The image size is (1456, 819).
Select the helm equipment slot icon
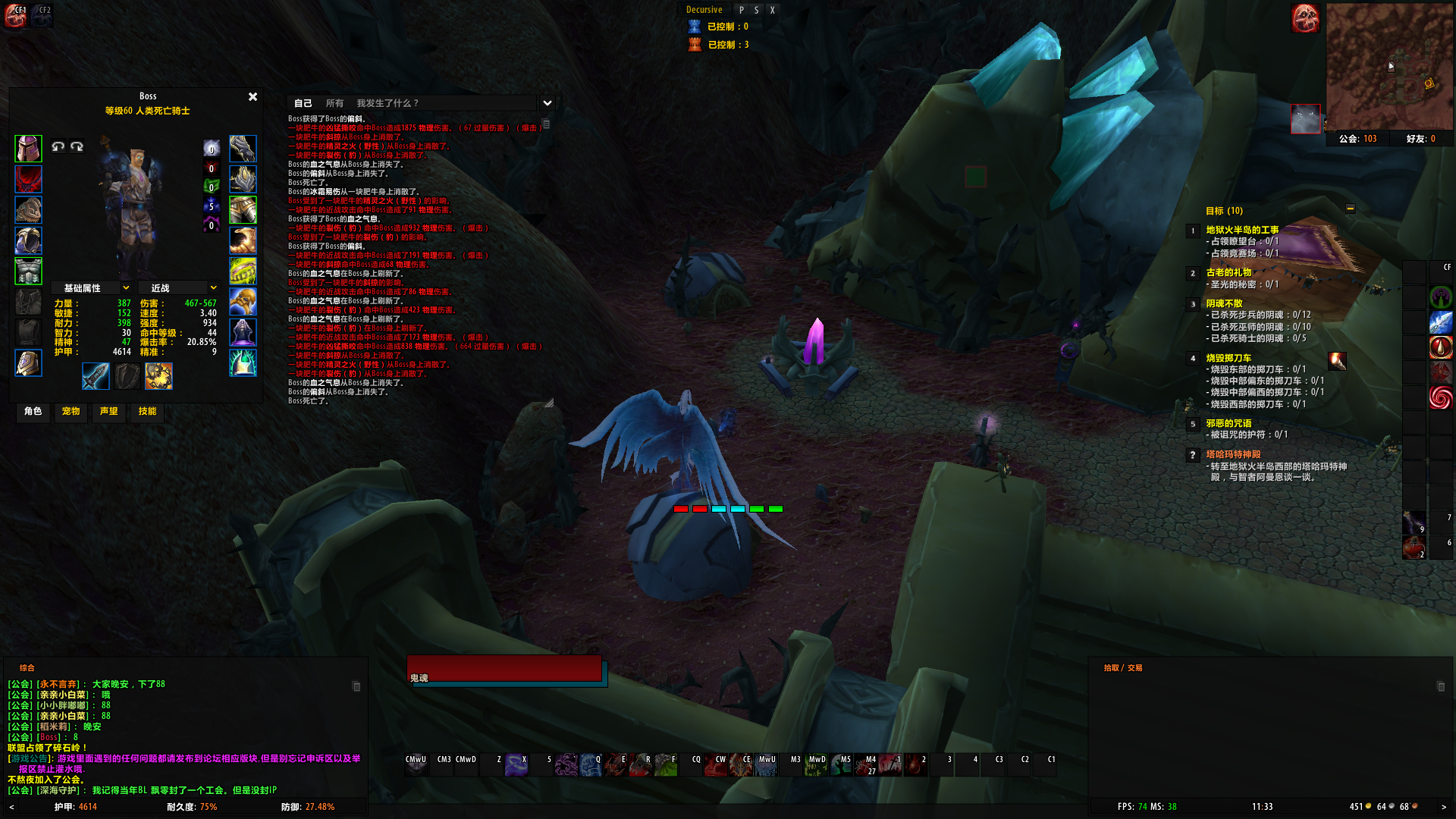[27, 149]
